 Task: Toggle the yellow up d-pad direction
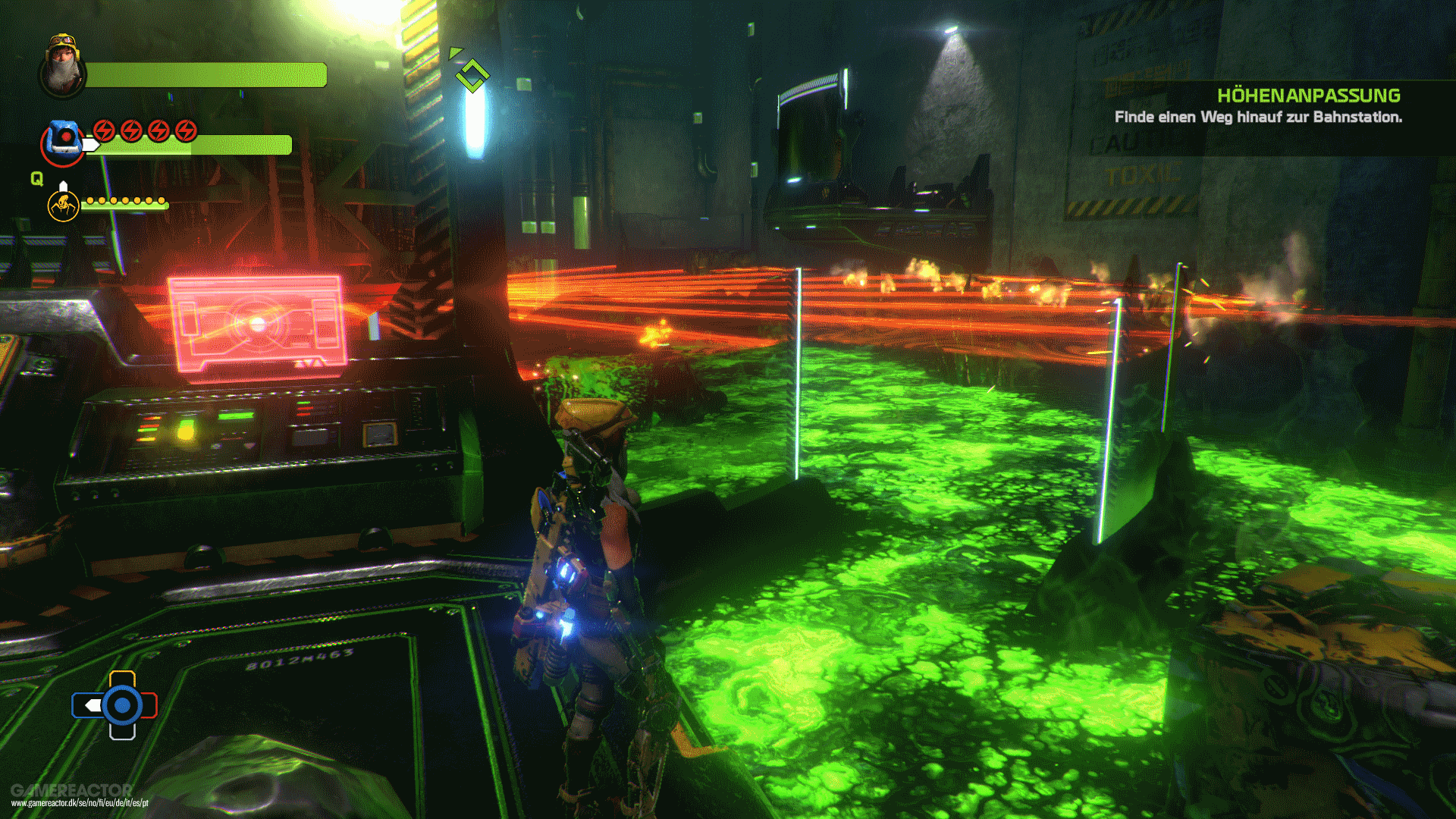(x=122, y=679)
